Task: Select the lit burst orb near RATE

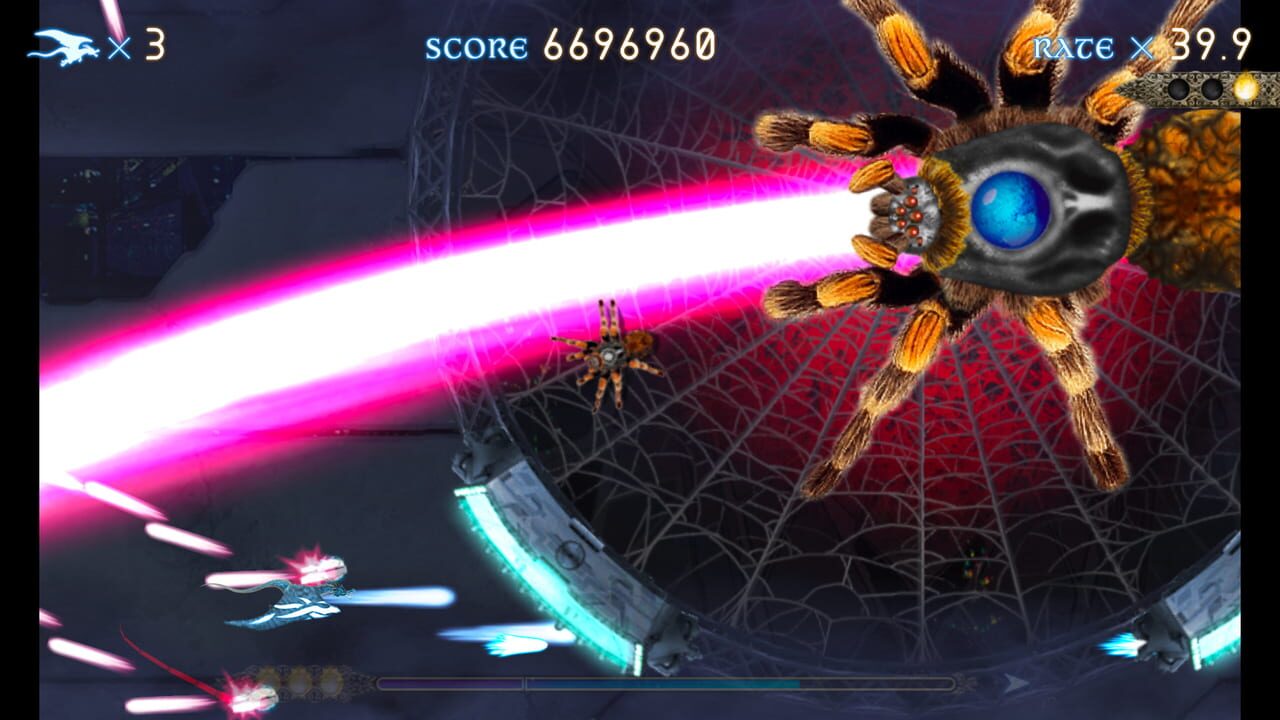Action: tap(1245, 88)
